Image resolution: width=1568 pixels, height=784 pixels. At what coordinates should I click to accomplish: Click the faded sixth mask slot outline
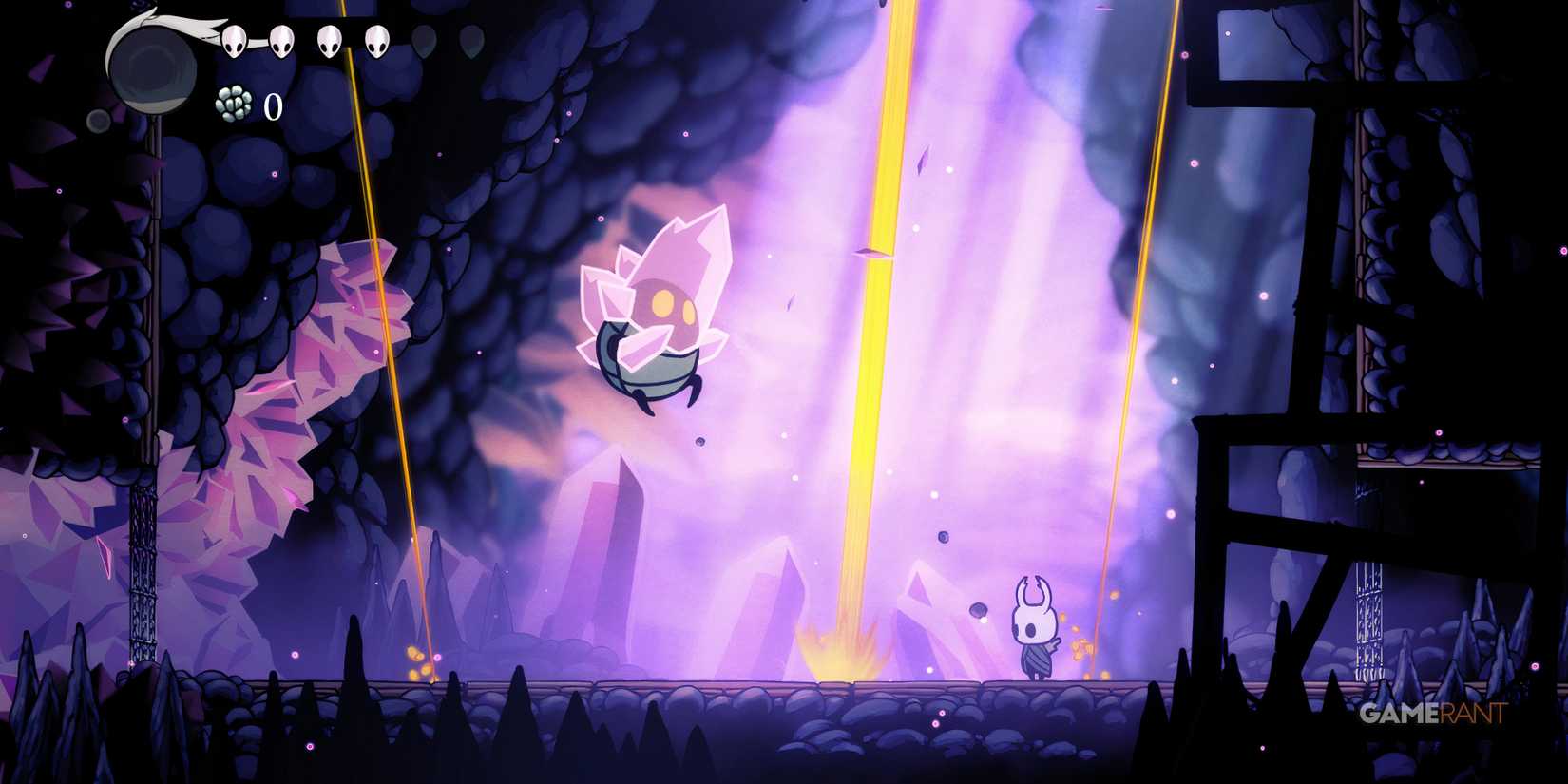pyautogui.click(x=471, y=43)
